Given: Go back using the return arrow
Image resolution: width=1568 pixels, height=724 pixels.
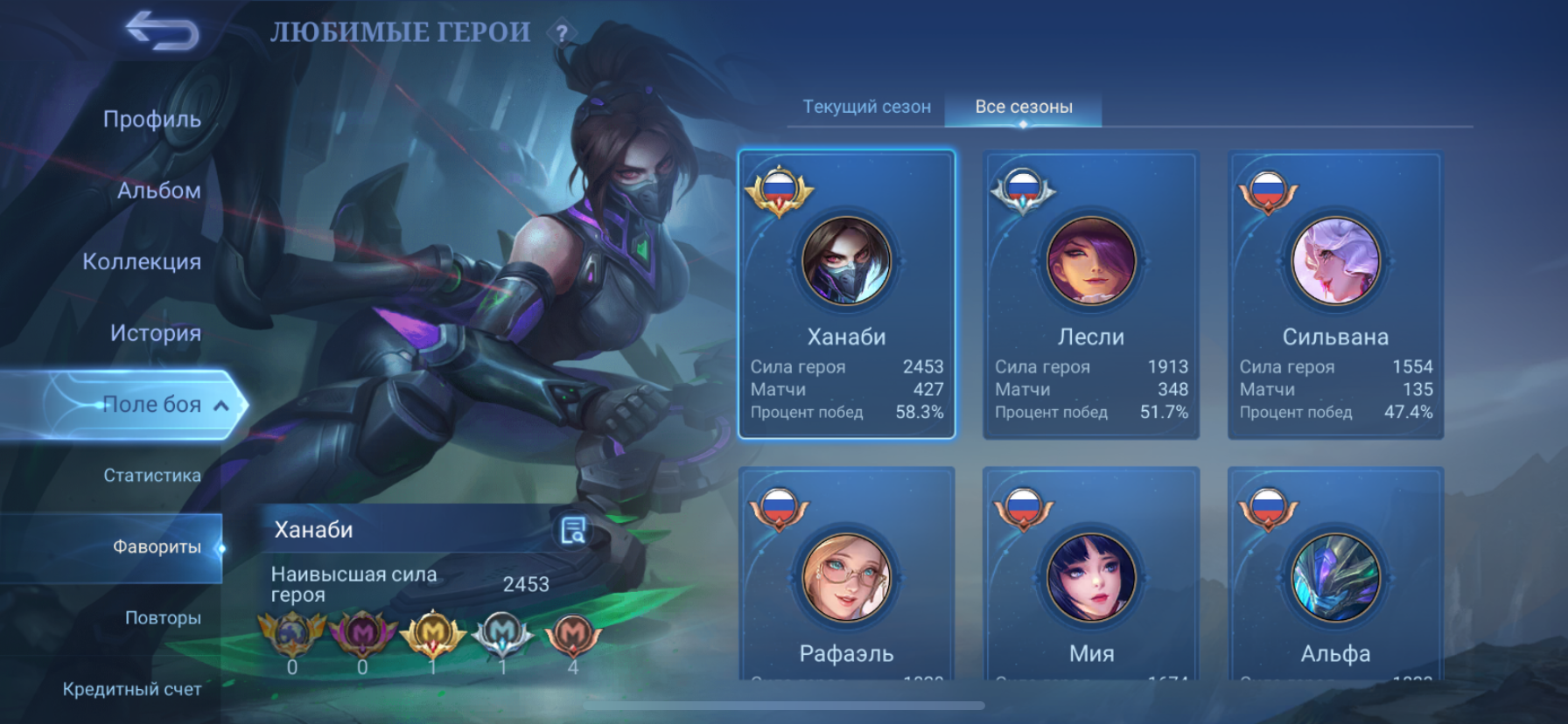Looking at the screenshot, I should [163, 31].
